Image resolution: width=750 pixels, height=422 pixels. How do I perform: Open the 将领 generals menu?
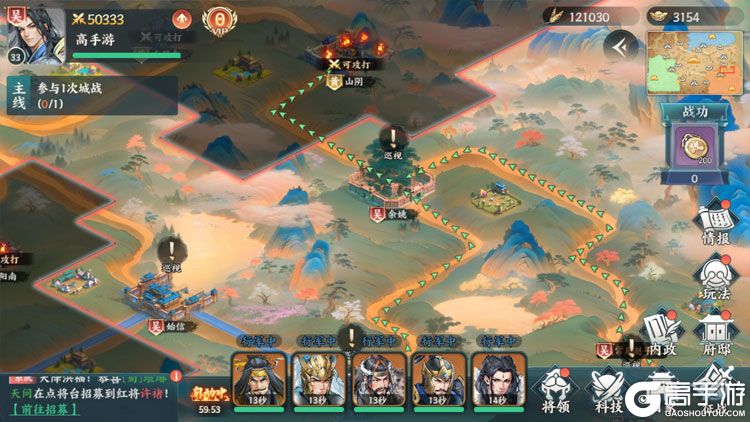pyautogui.click(x=556, y=390)
